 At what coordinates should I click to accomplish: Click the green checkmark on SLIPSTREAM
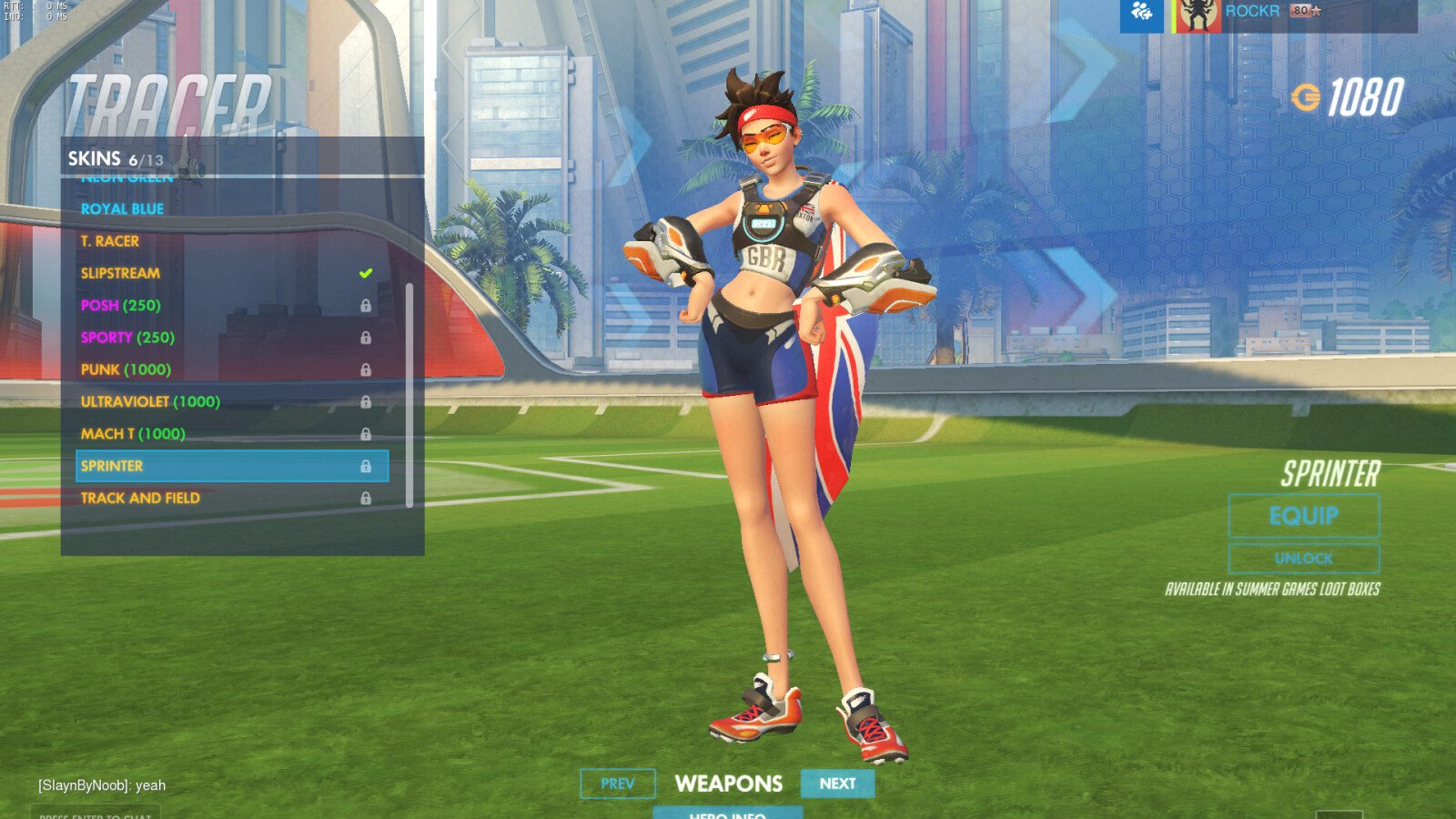pyautogui.click(x=365, y=272)
